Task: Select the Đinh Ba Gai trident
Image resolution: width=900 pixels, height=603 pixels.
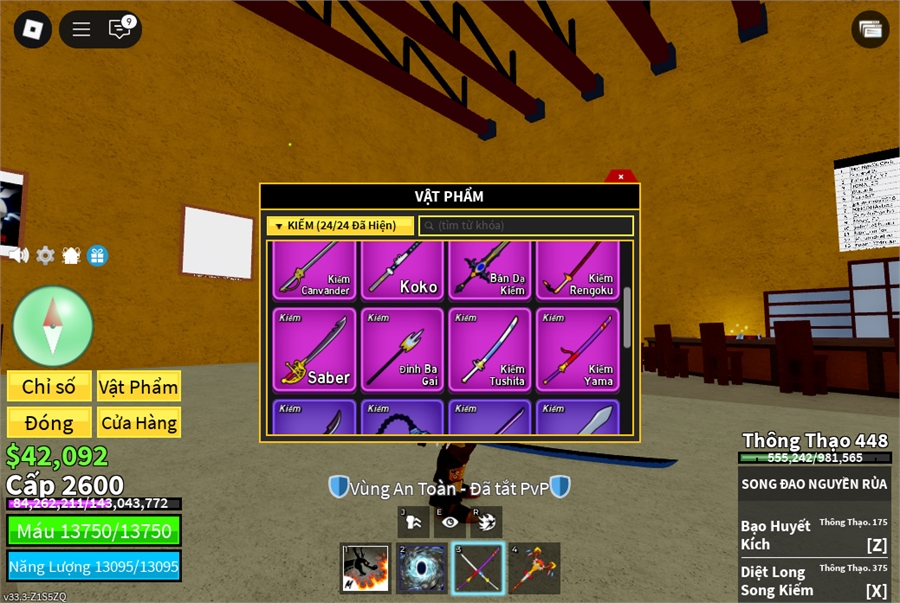Action: (x=403, y=349)
